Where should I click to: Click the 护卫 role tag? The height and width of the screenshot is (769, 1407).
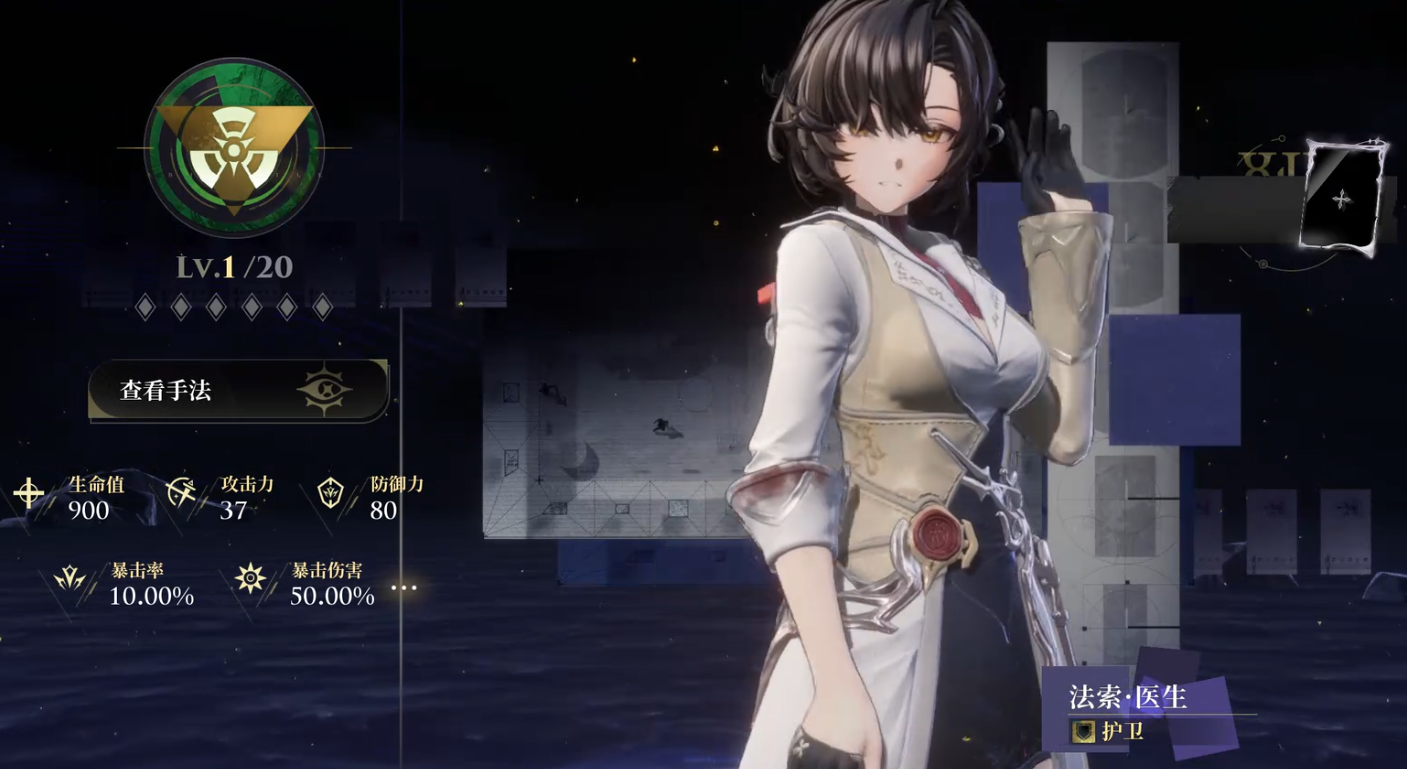[x=1110, y=731]
